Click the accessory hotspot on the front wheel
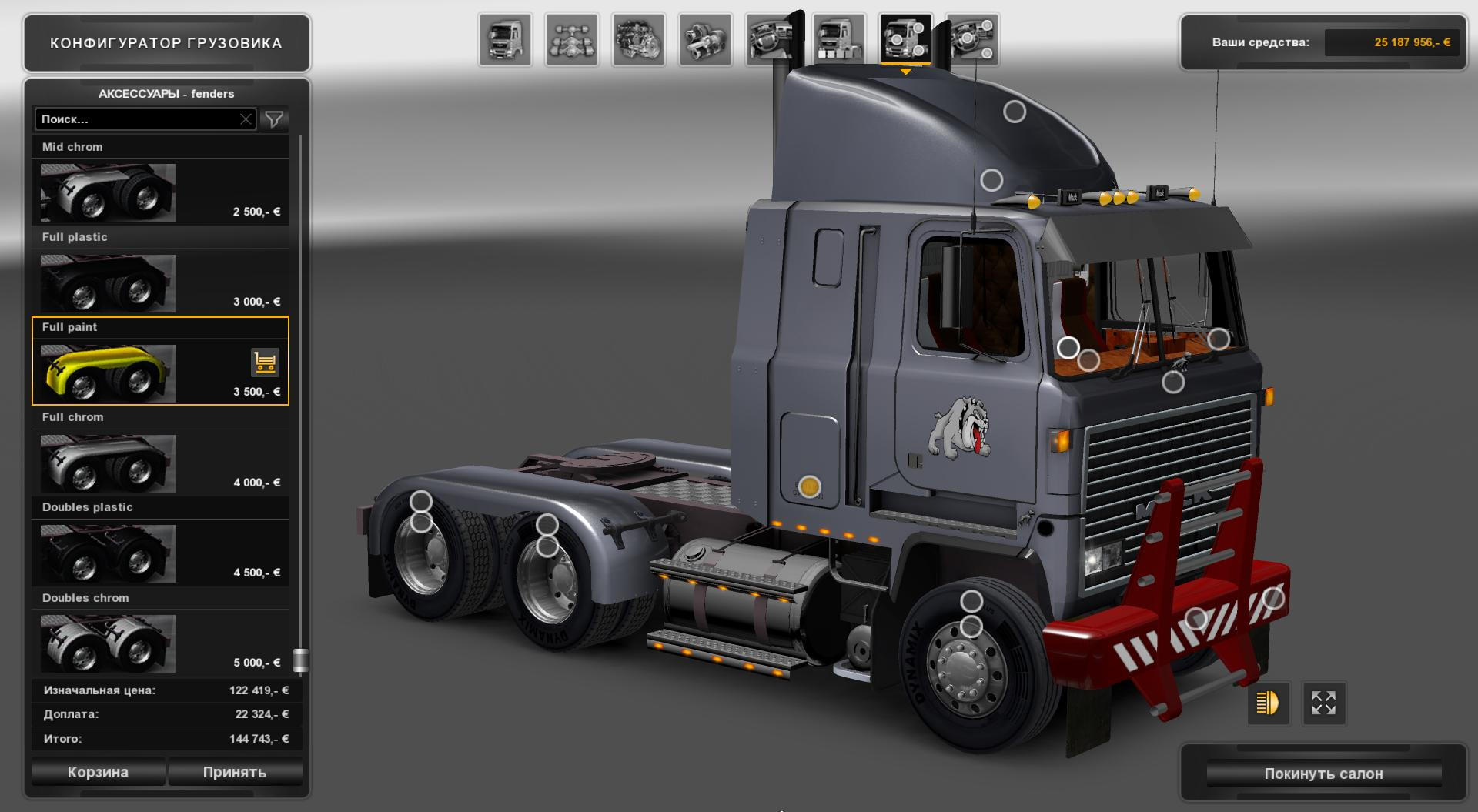This screenshot has height=812, width=1478. (x=971, y=600)
